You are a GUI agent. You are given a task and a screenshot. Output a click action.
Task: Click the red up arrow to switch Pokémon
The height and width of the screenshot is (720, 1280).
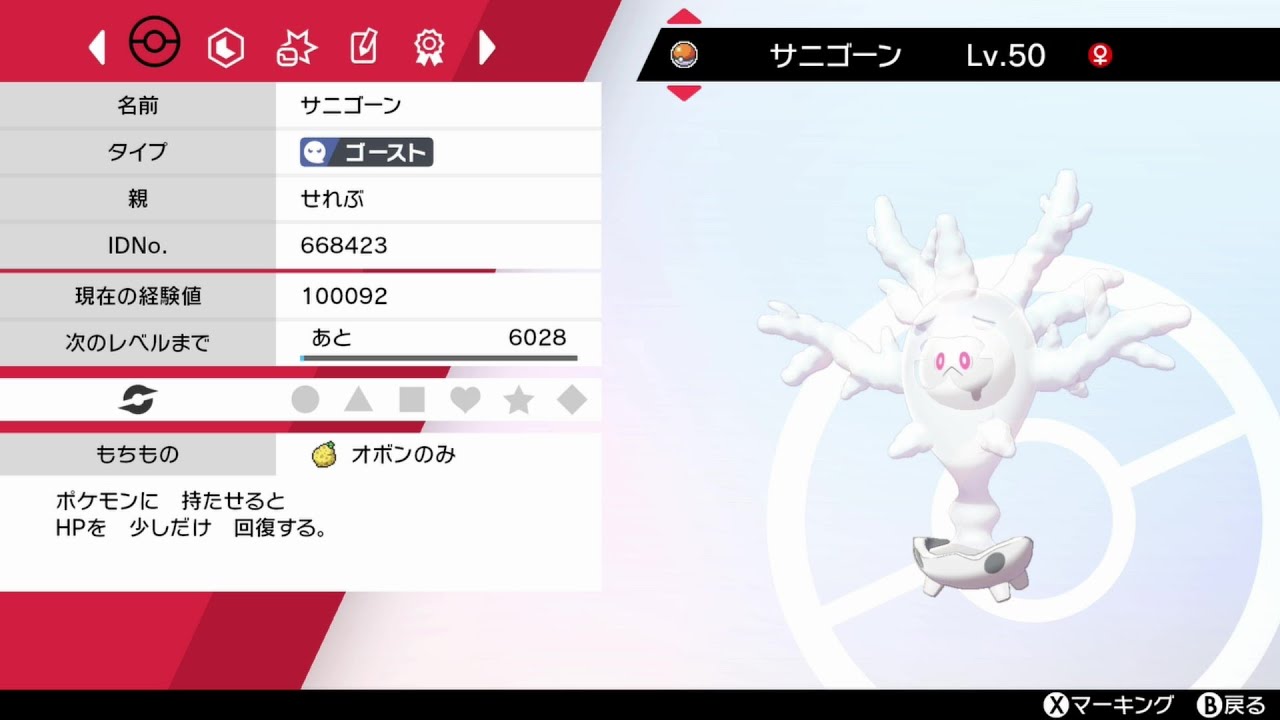click(683, 14)
